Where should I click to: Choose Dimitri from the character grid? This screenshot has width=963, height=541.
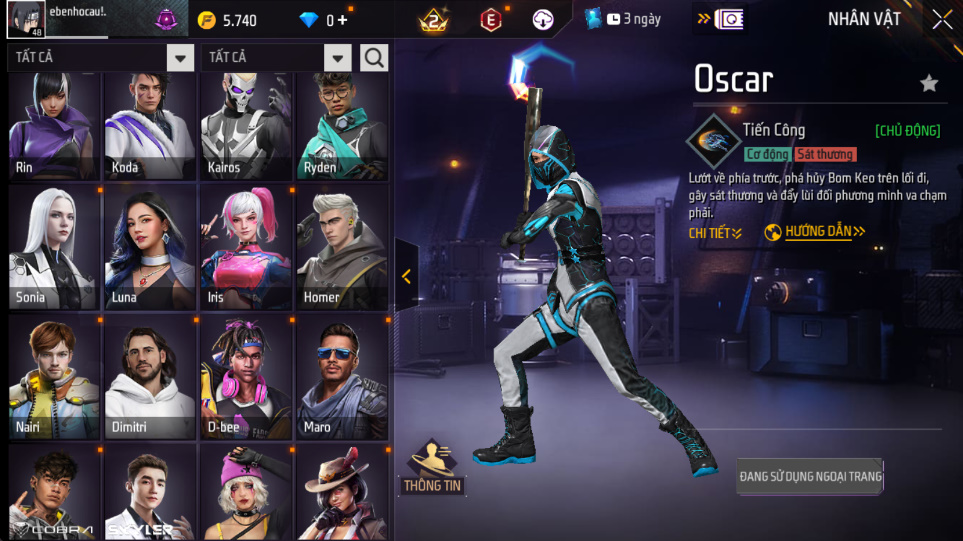click(150, 377)
